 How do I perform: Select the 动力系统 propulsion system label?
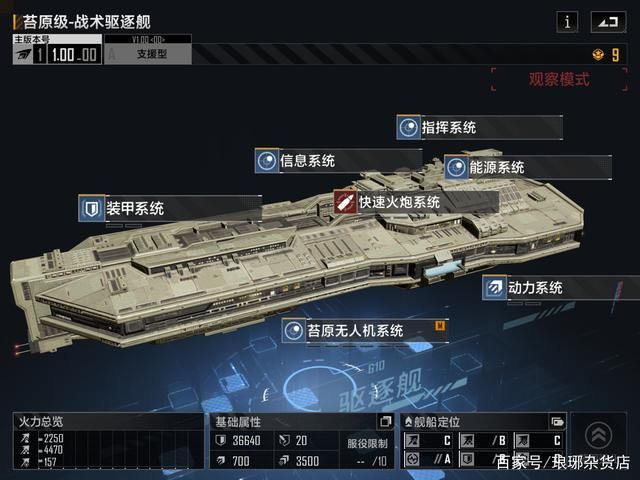coord(560,288)
